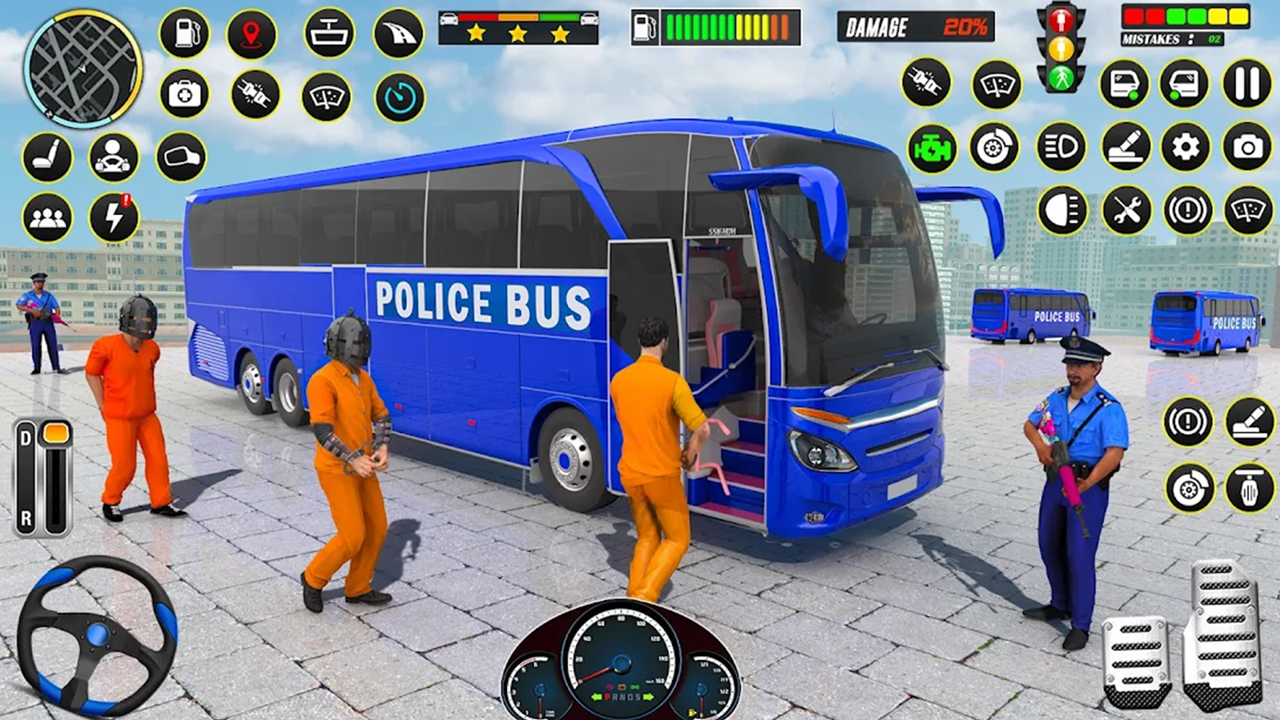This screenshot has width=1280, height=720.
Task: Select the passengers group icon
Action: coord(46,218)
